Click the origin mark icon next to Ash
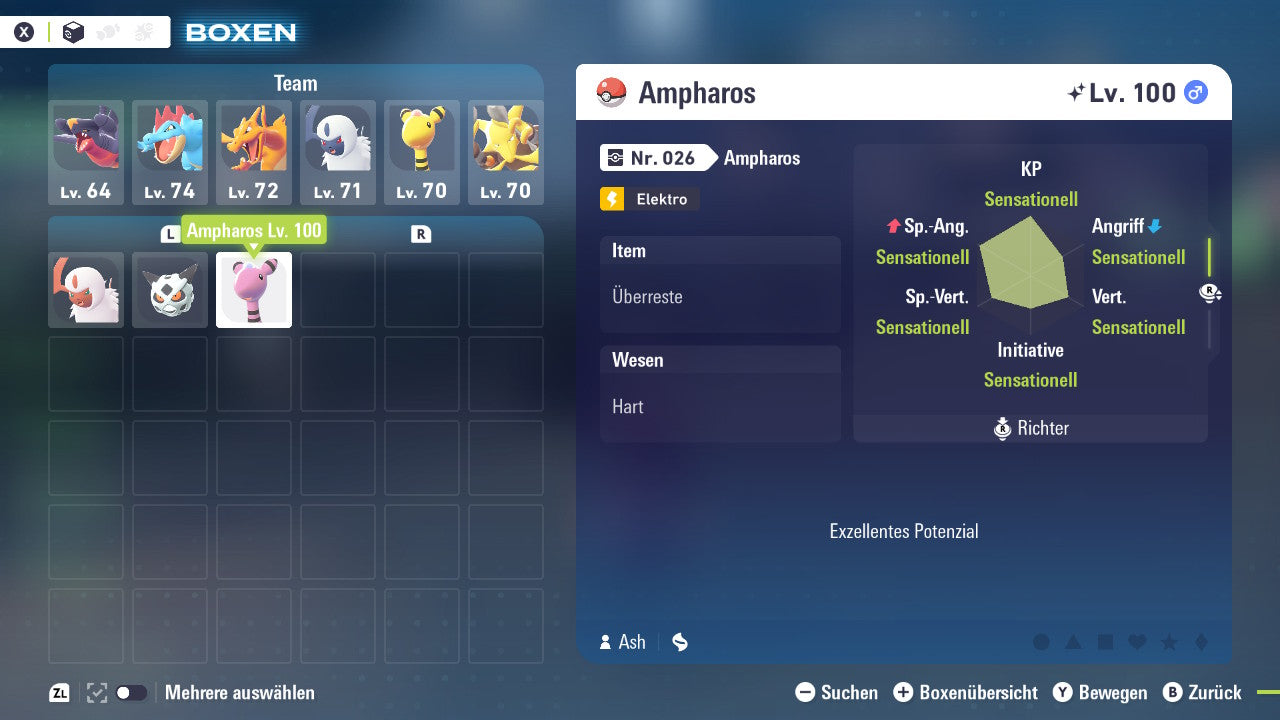 [x=679, y=642]
